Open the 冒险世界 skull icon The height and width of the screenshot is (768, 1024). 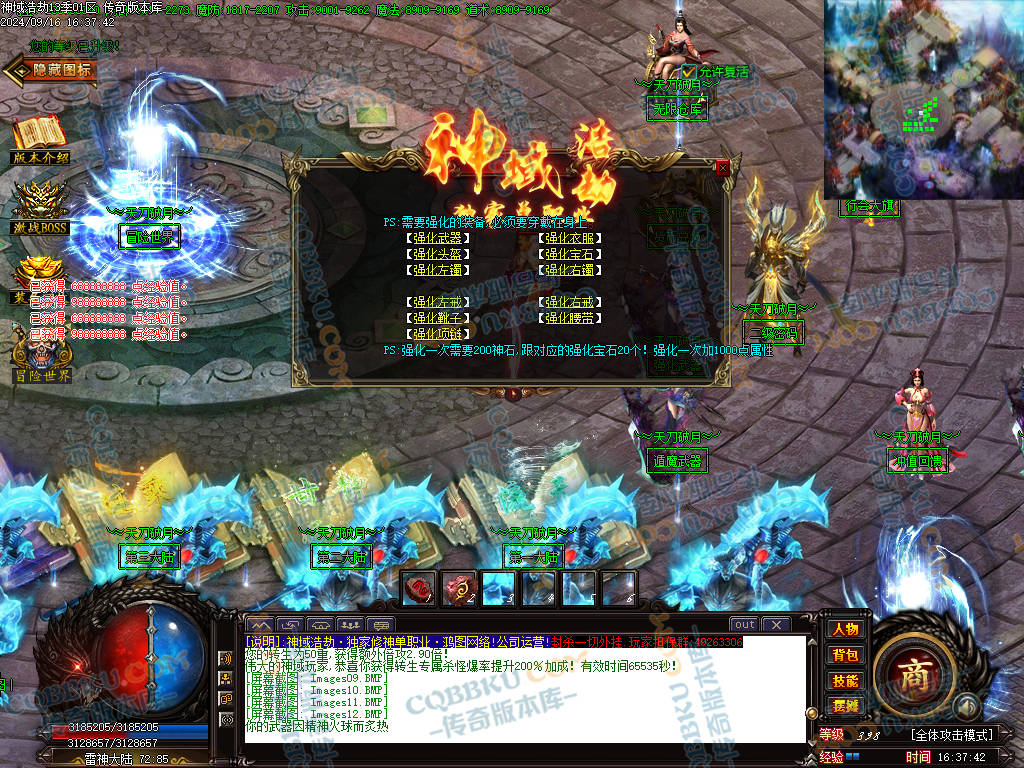coord(41,358)
